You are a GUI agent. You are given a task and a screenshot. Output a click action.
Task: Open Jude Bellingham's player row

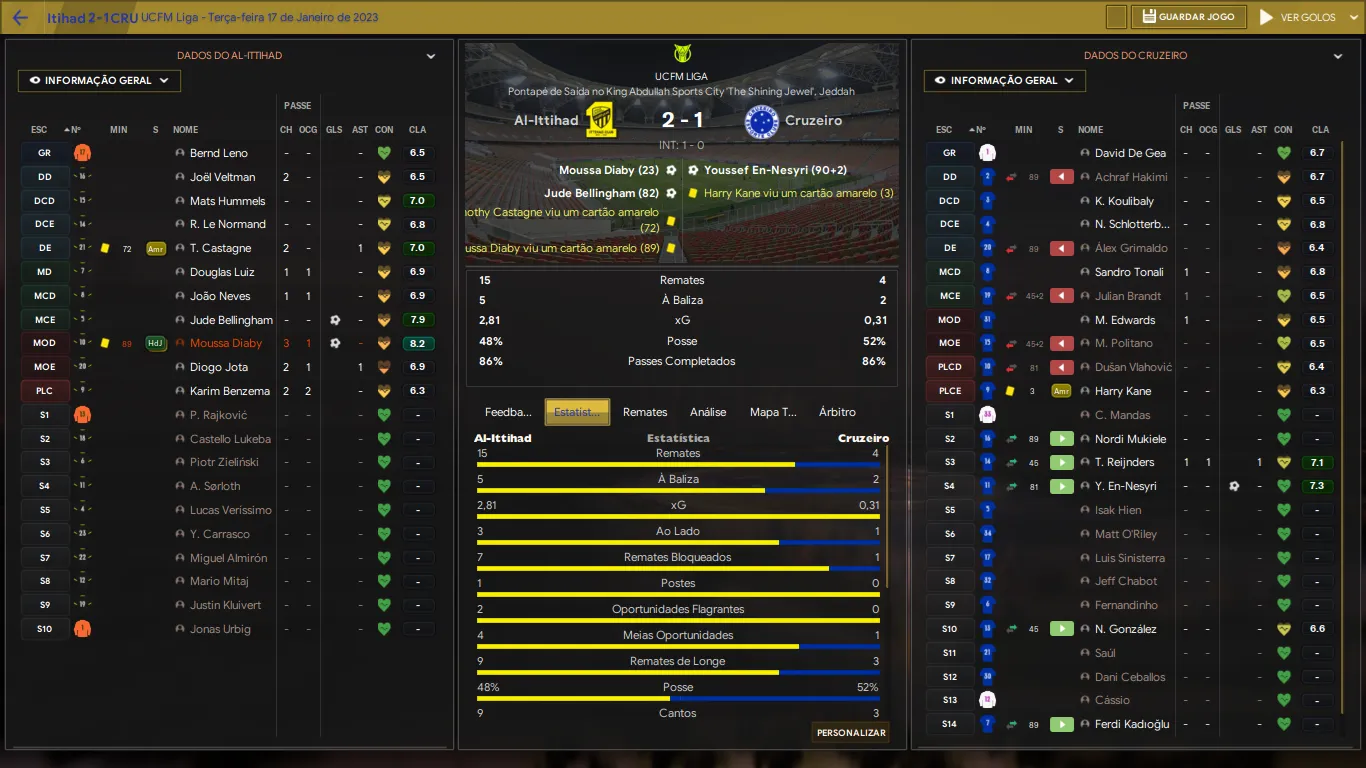(x=231, y=320)
